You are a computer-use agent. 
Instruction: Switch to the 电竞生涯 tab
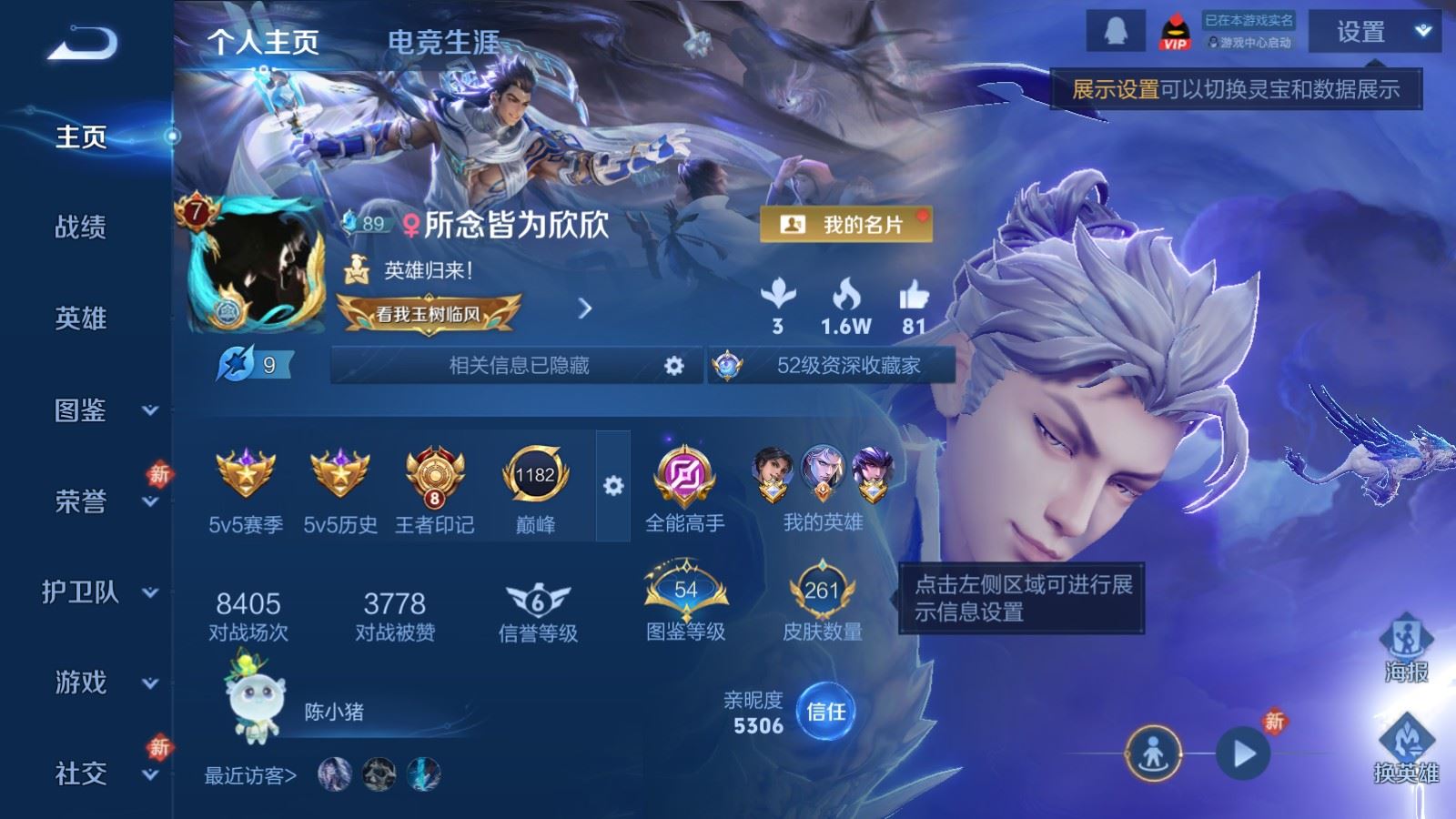(x=443, y=42)
